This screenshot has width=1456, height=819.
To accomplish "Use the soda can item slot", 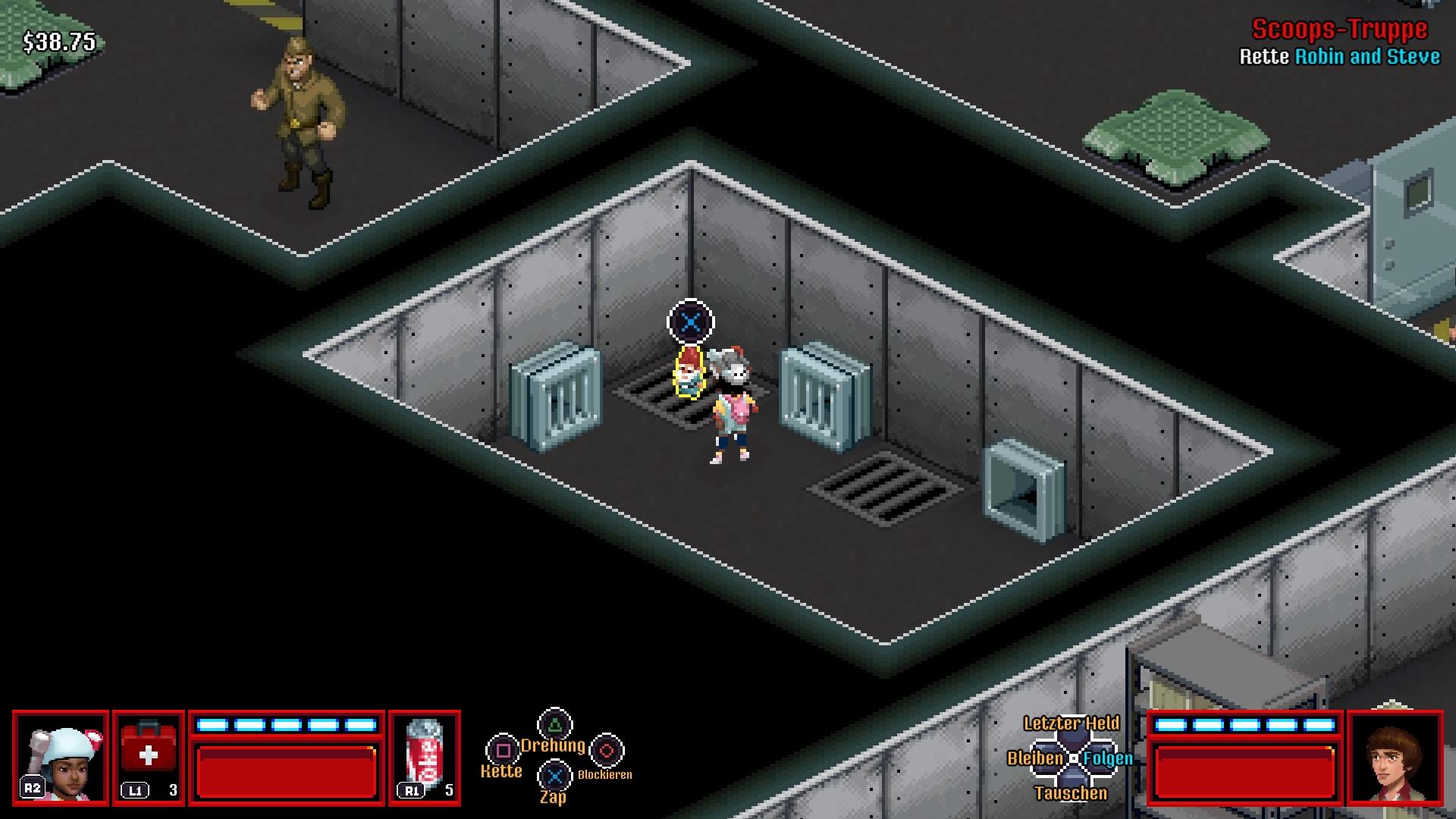I will point(425,756).
